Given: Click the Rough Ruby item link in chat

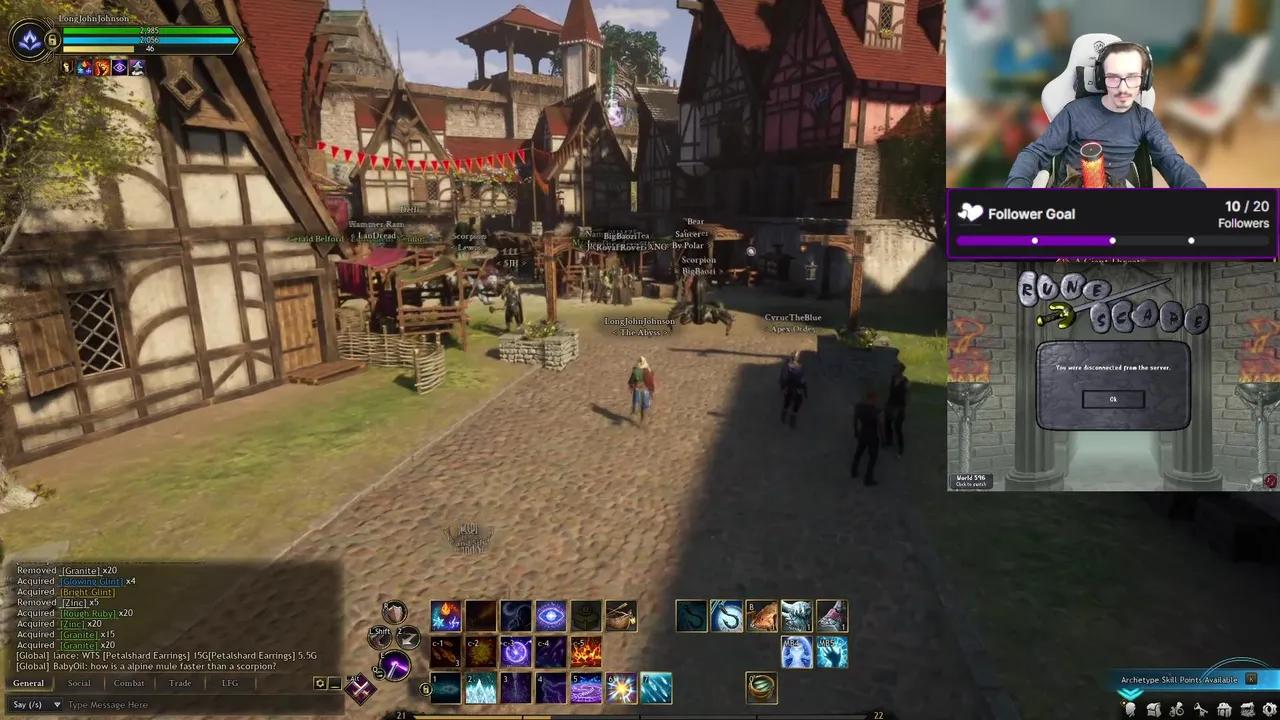Looking at the screenshot, I should point(88,613).
